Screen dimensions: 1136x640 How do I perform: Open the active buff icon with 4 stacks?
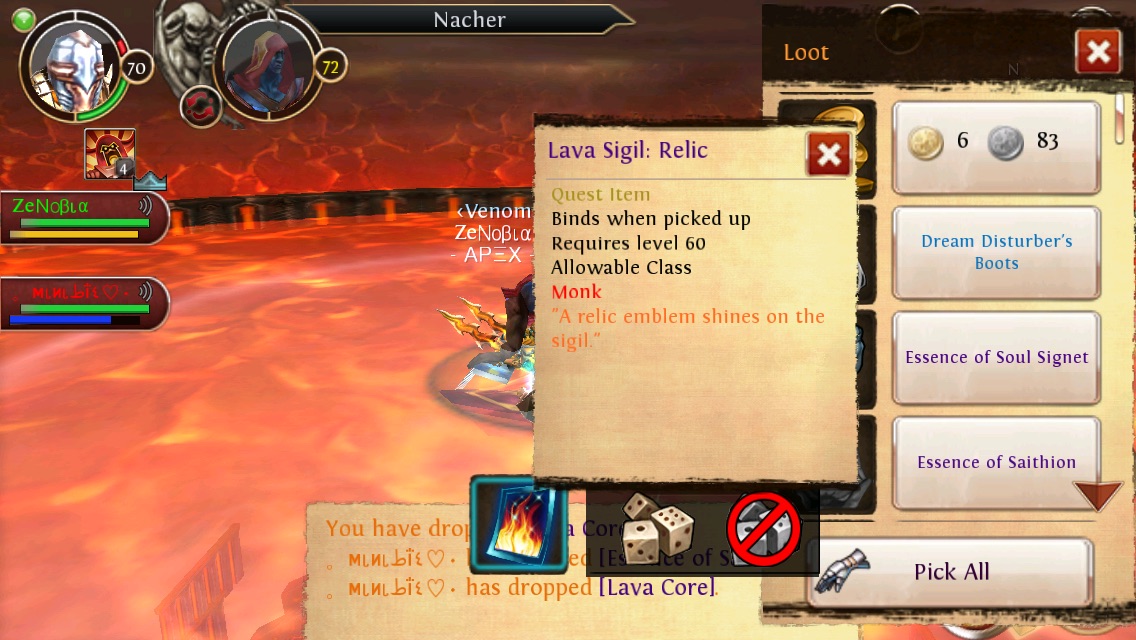[x=109, y=154]
